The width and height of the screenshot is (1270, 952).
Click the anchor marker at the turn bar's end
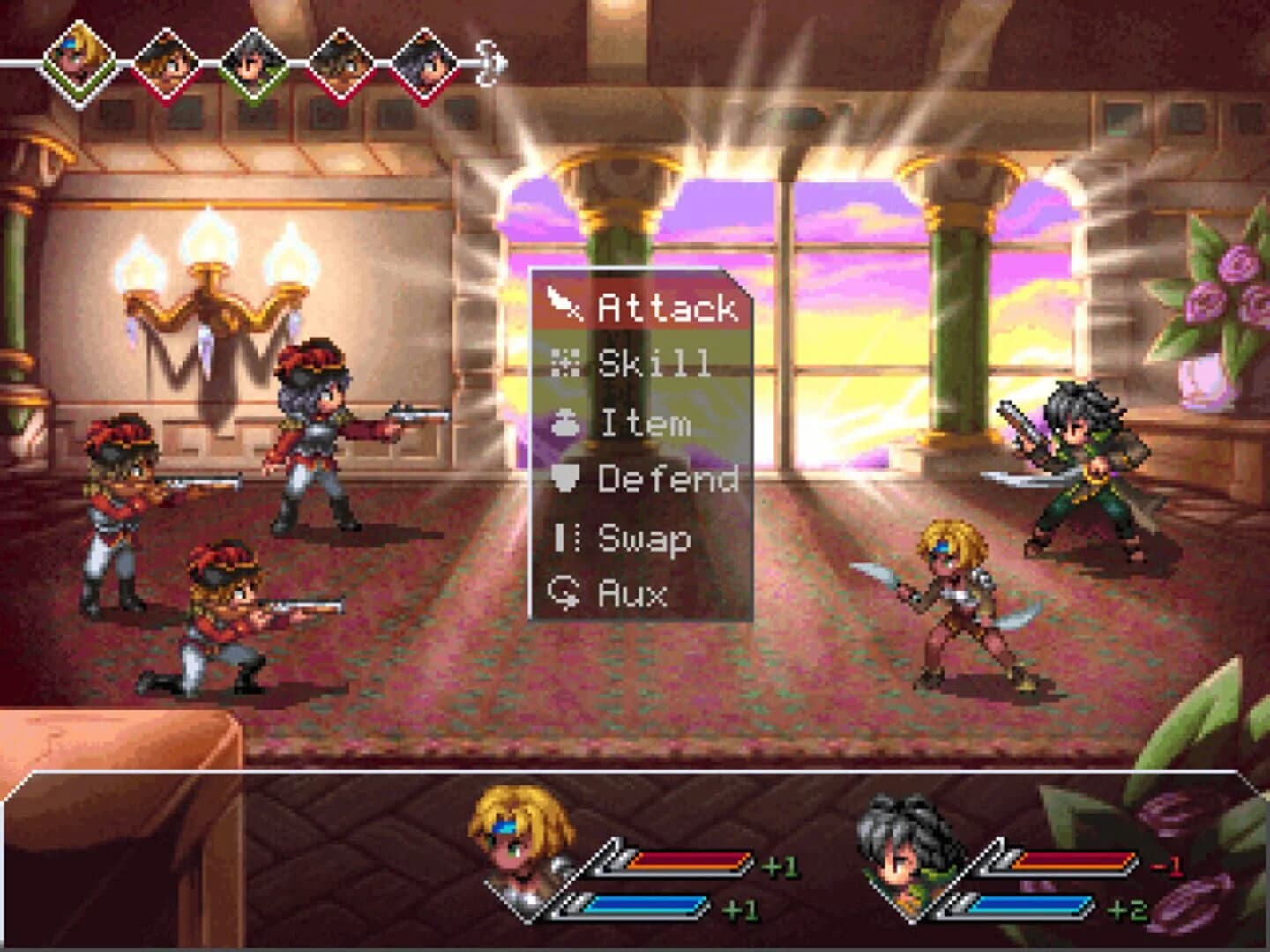(490, 62)
